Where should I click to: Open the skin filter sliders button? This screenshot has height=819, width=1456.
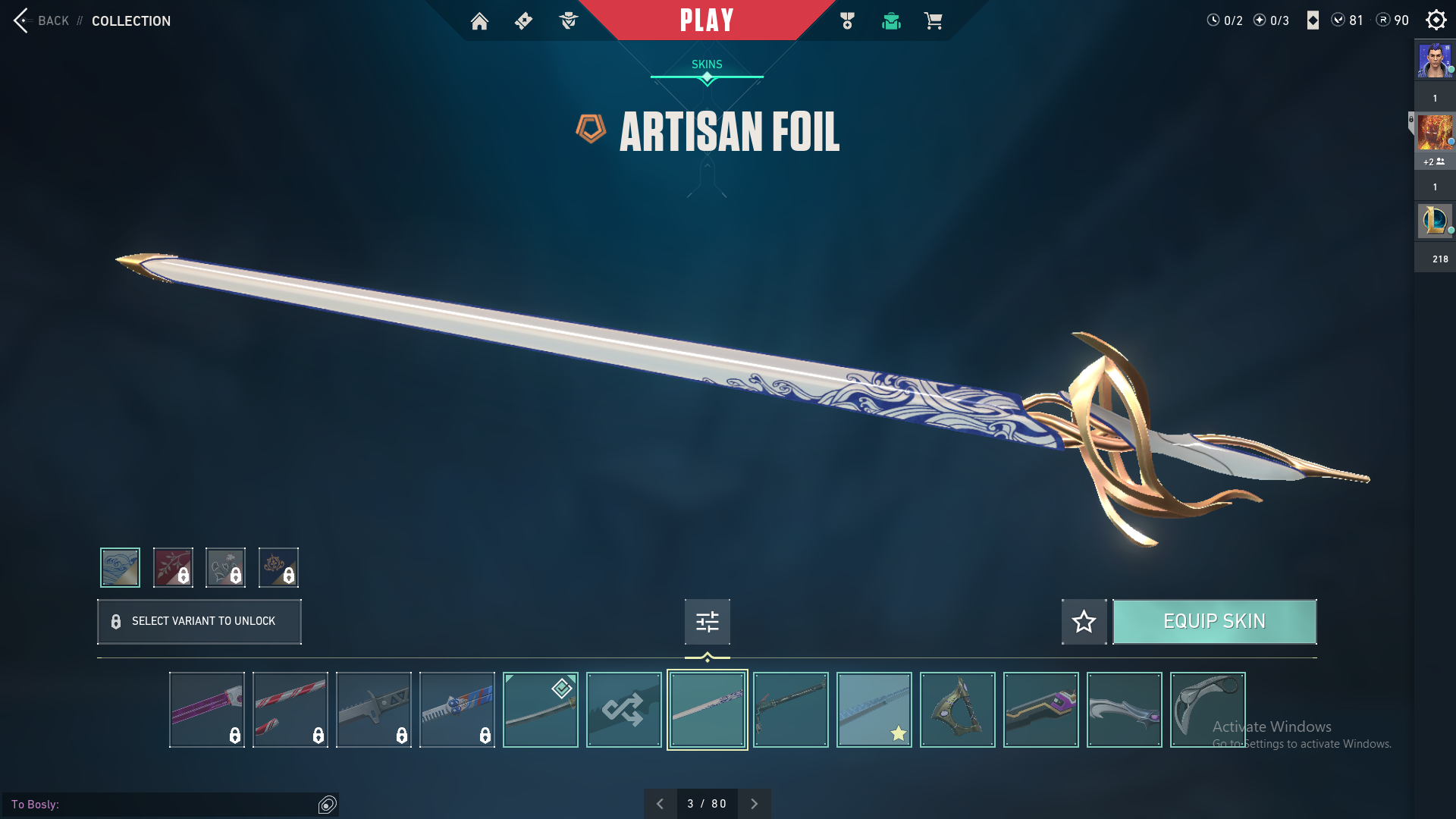point(707,622)
